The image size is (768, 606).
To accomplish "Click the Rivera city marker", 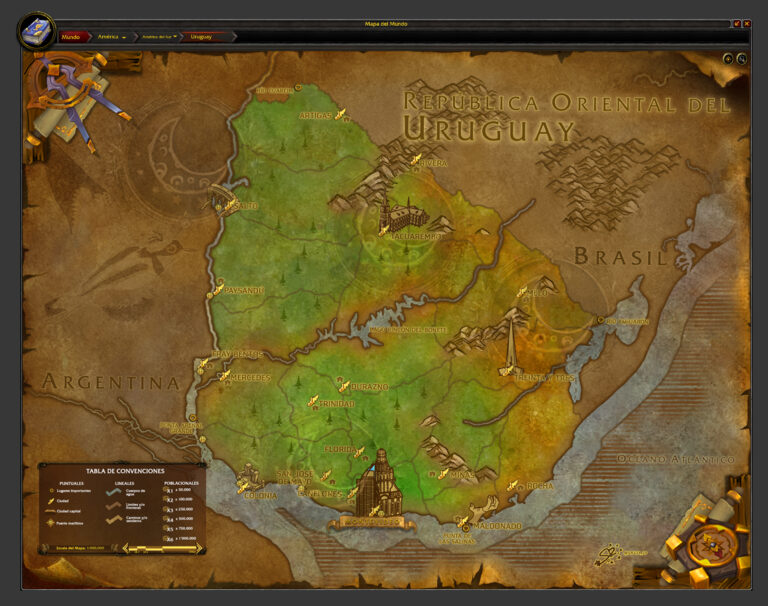I will pos(416,160).
